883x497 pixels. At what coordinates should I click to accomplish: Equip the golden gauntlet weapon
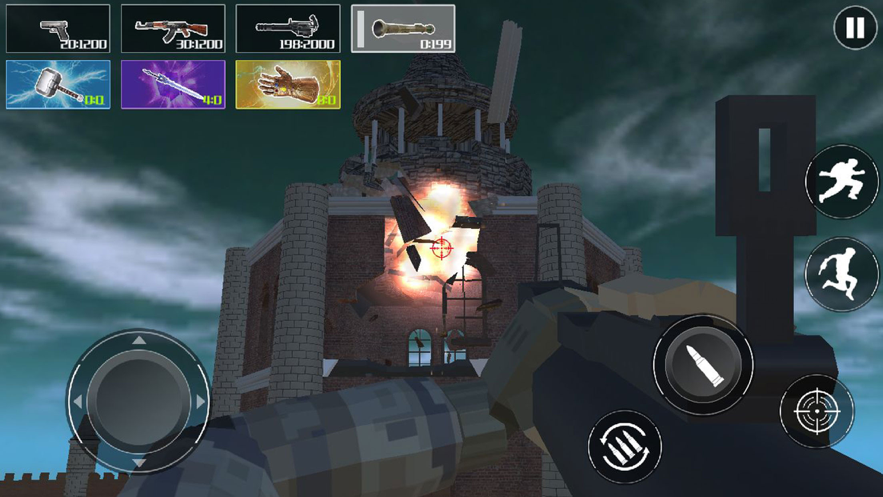(x=288, y=84)
